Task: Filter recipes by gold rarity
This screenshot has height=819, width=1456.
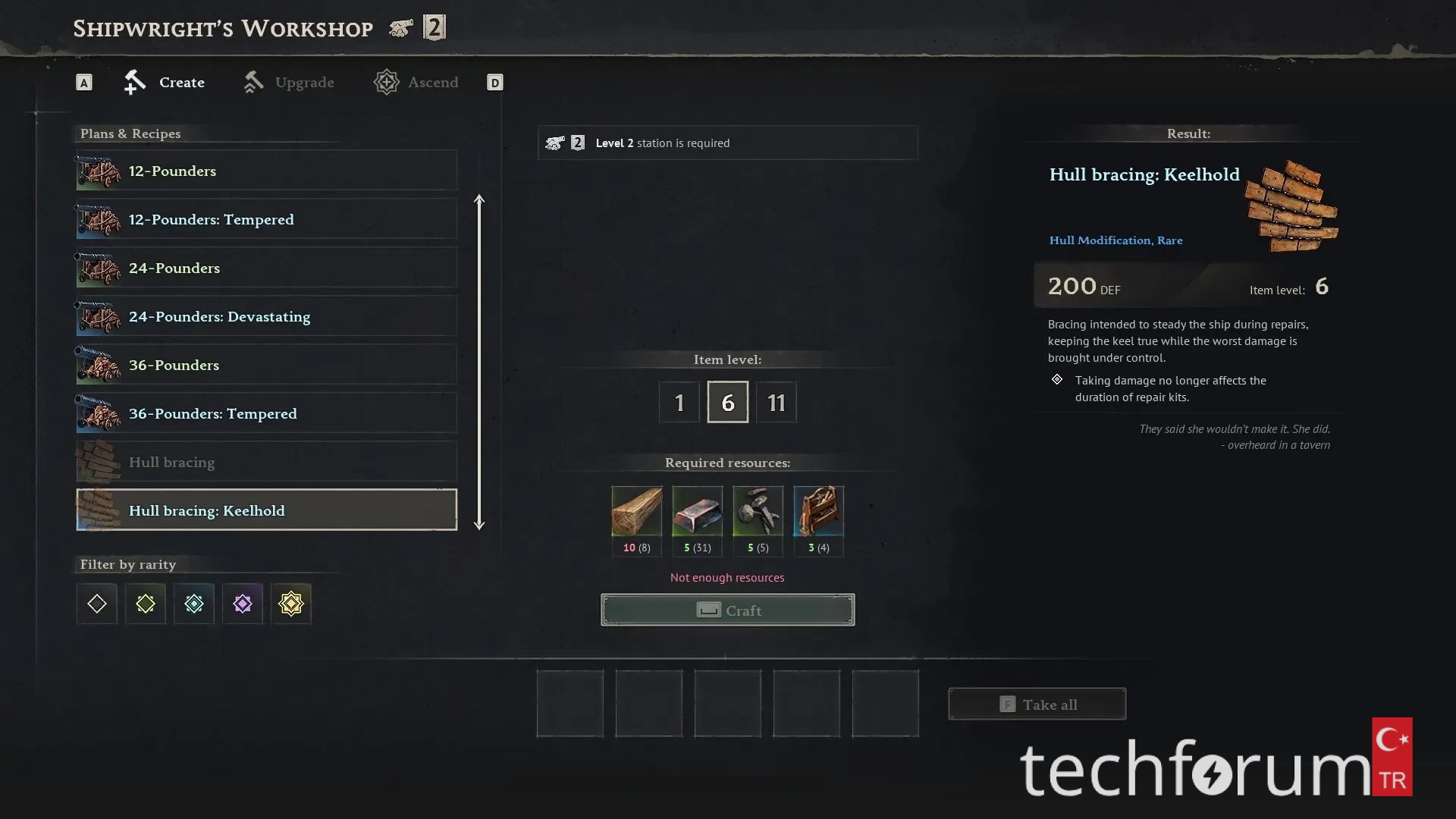Action: (291, 604)
